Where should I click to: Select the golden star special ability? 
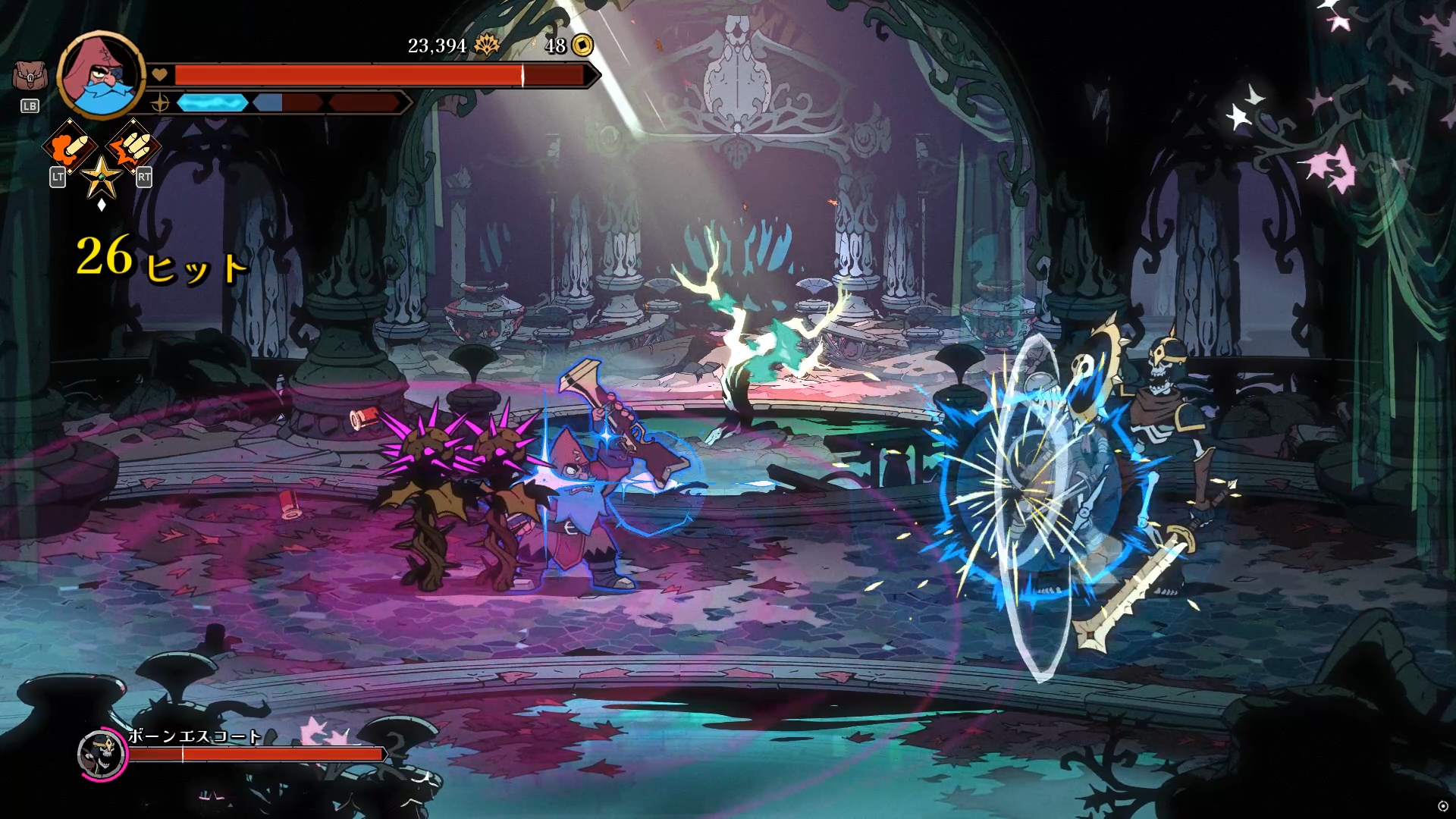102,176
